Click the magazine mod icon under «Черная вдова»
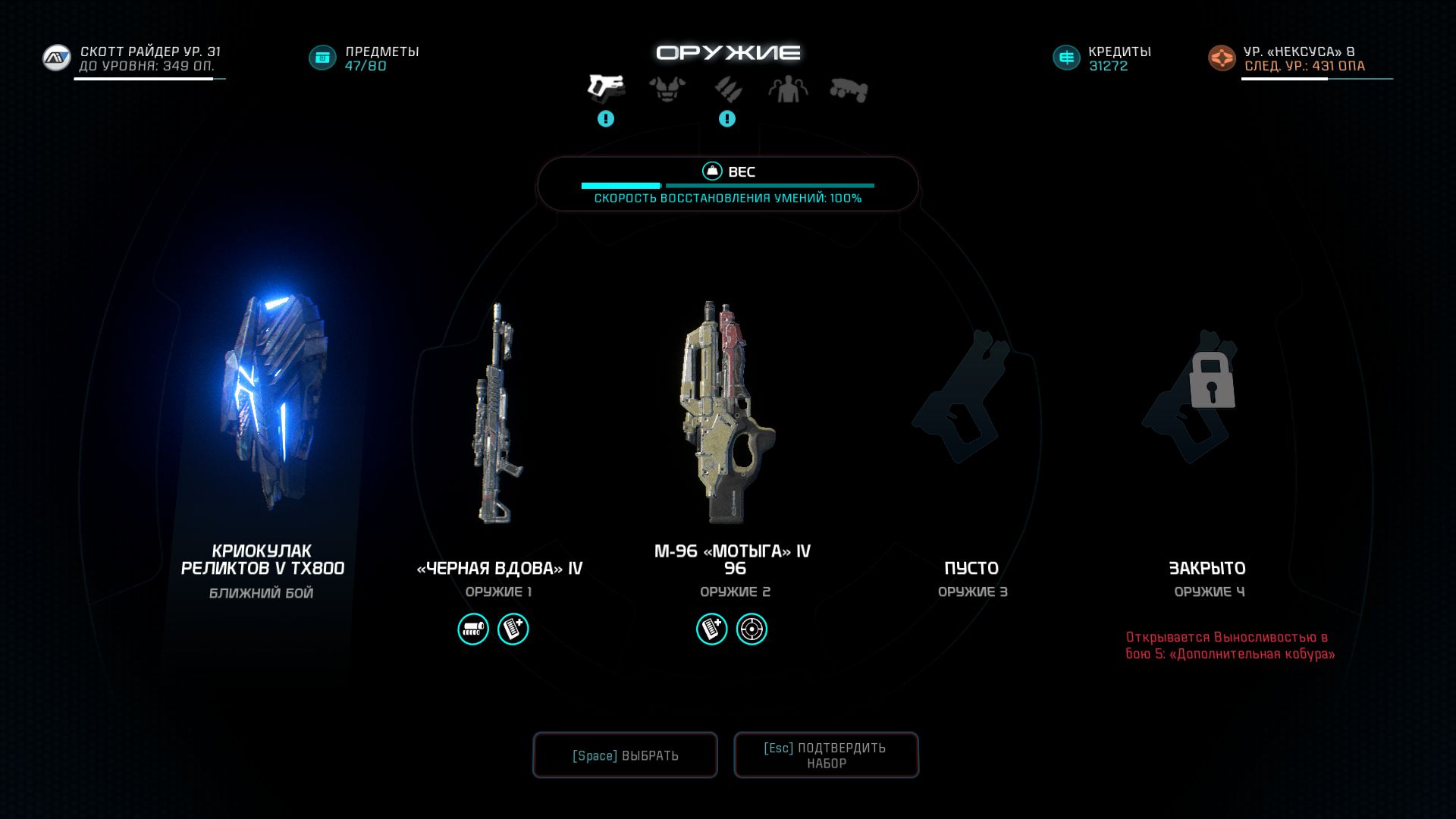1456x819 pixels. 513,629
